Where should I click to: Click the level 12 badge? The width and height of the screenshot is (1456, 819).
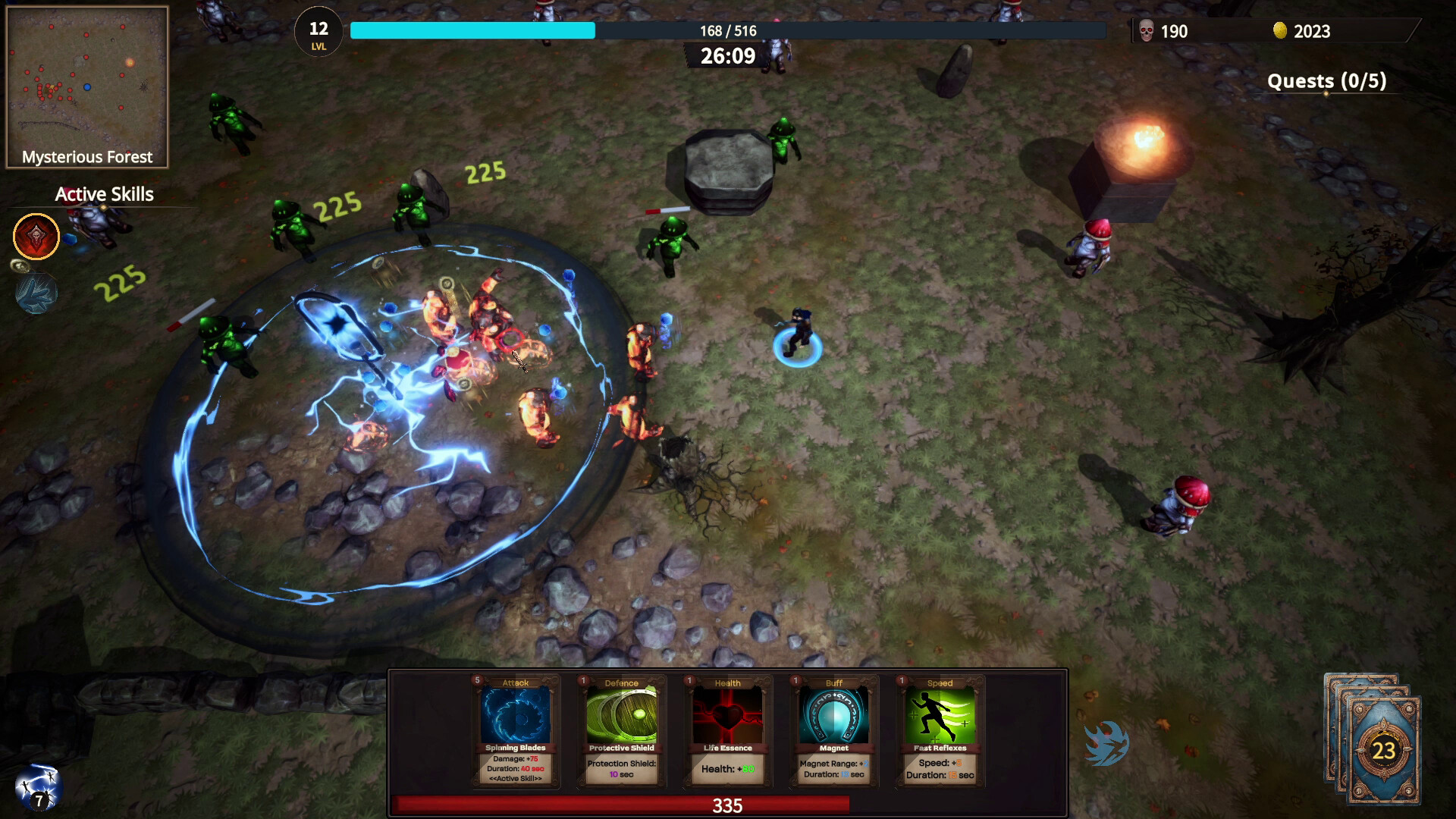(x=318, y=32)
